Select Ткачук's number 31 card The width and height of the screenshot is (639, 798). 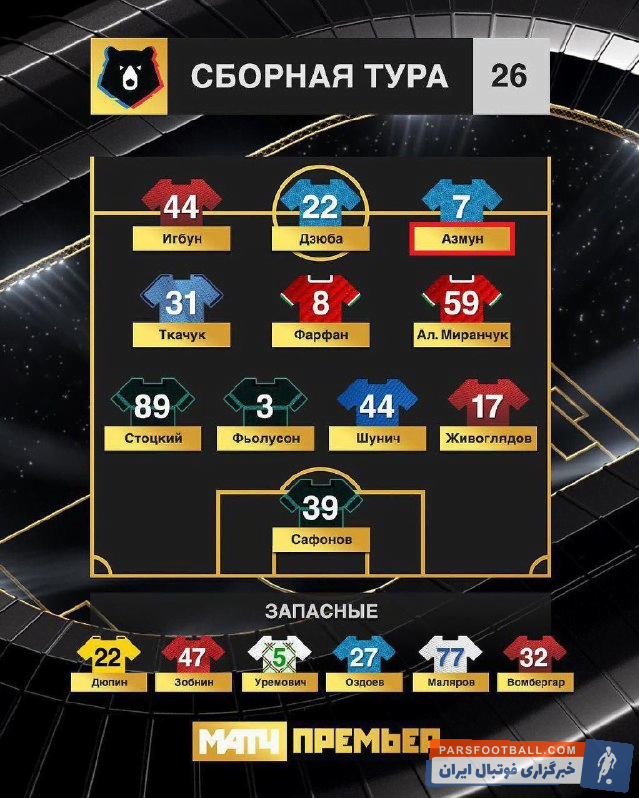click(181, 304)
